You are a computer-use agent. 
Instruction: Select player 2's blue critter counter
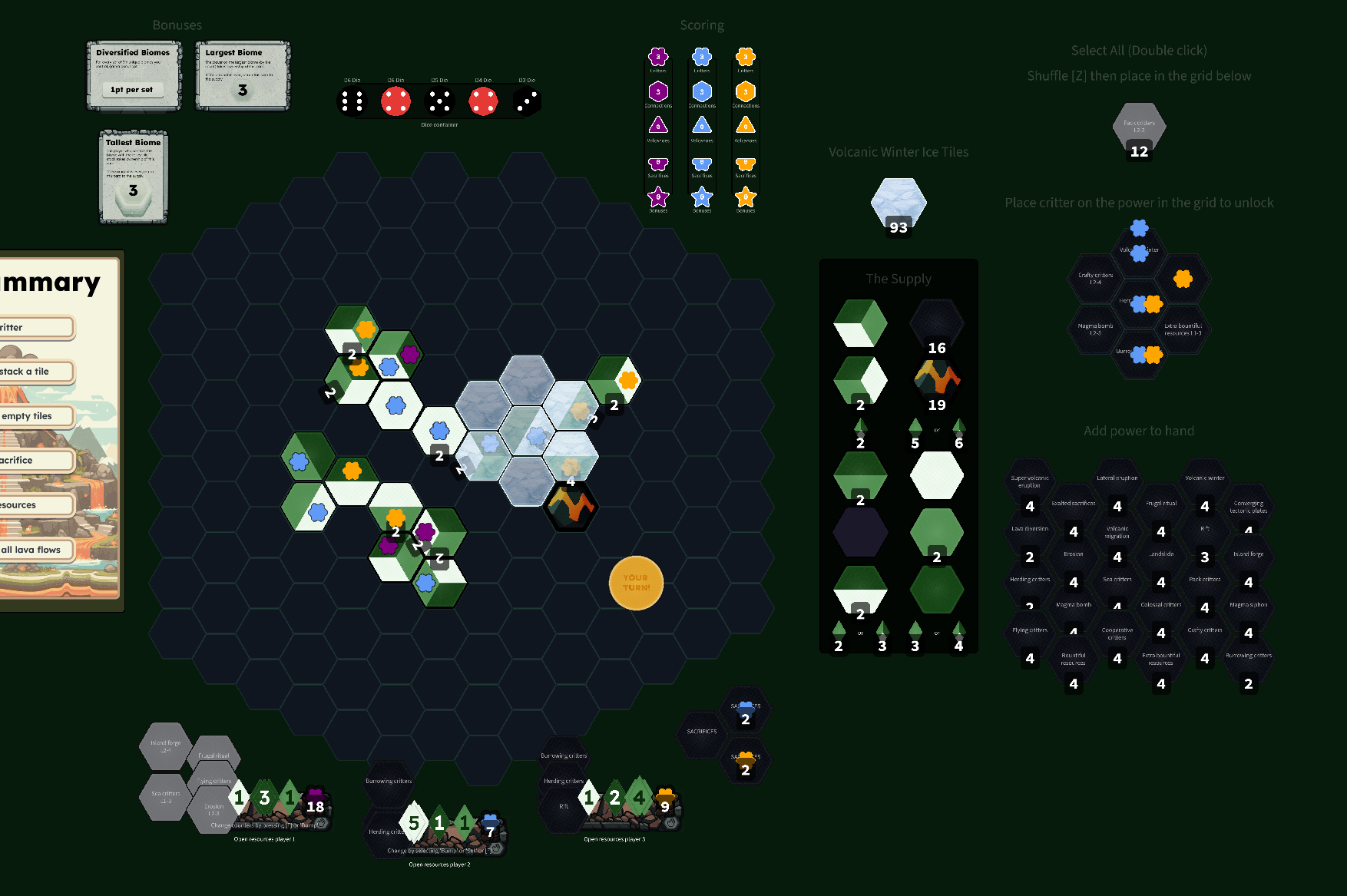click(x=491, y=825)
